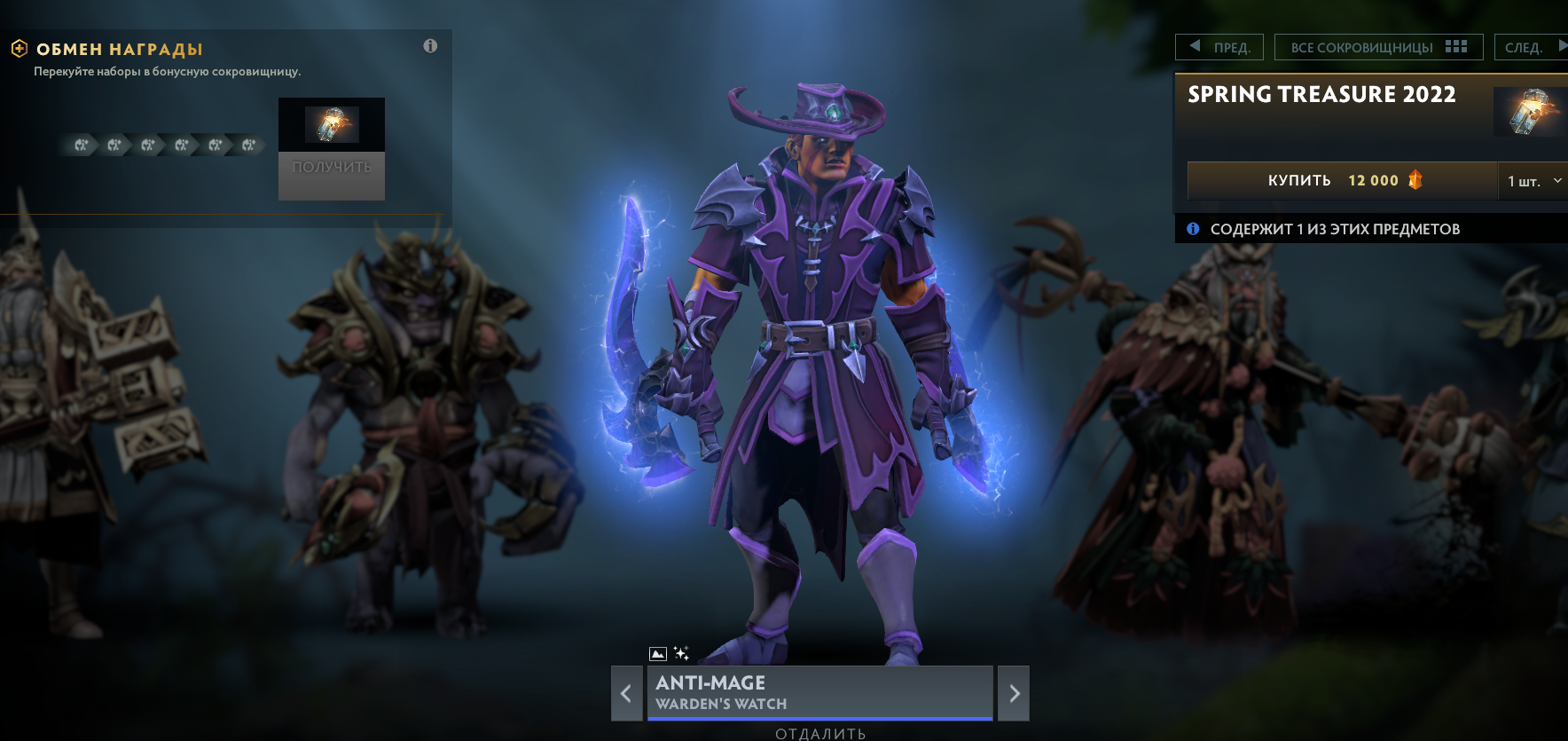
Task: Open the 1 шт. quantity dropdown
Action: pyautogui.click(x=1533, y=180)
